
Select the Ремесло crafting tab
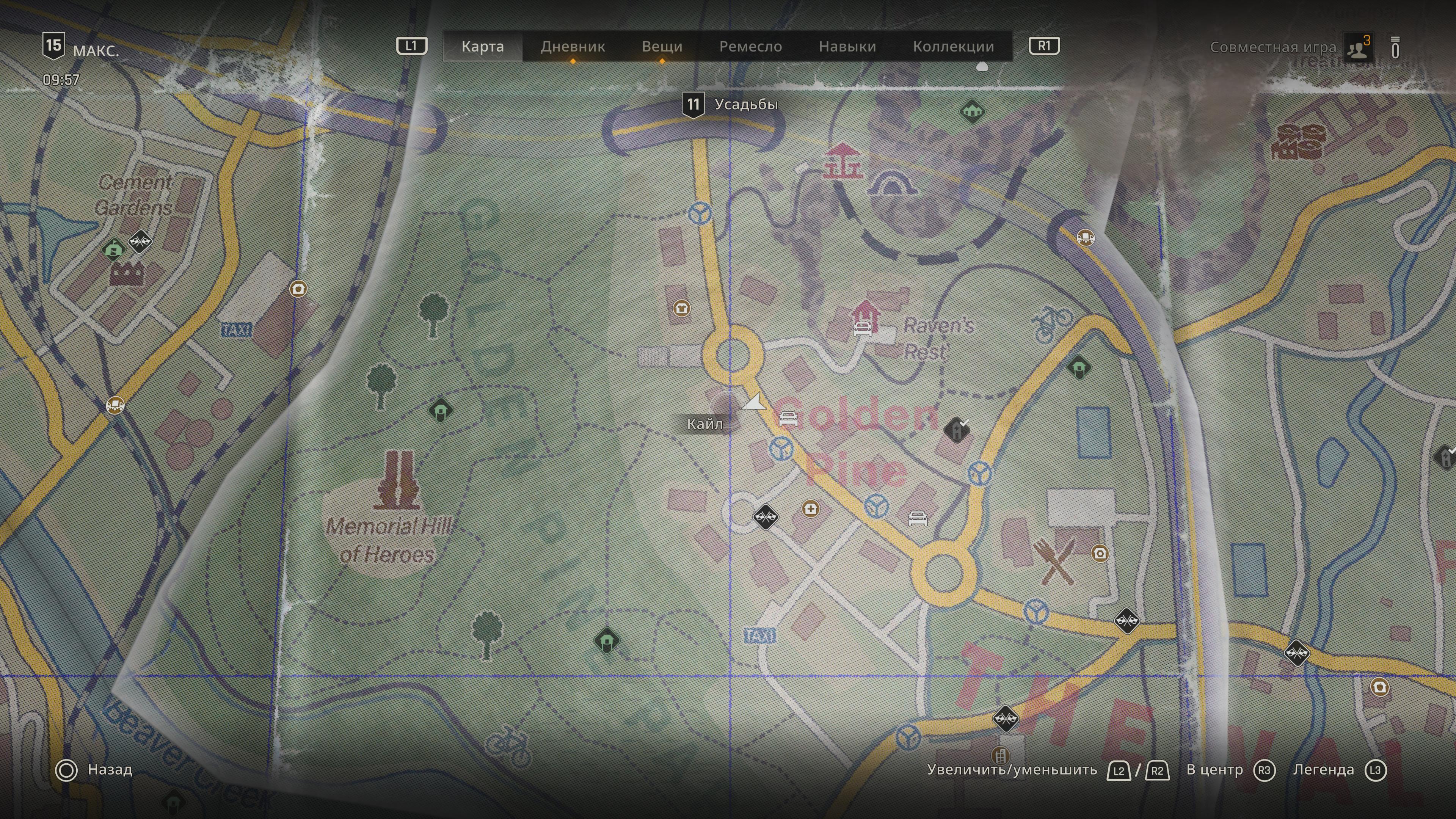751,46
